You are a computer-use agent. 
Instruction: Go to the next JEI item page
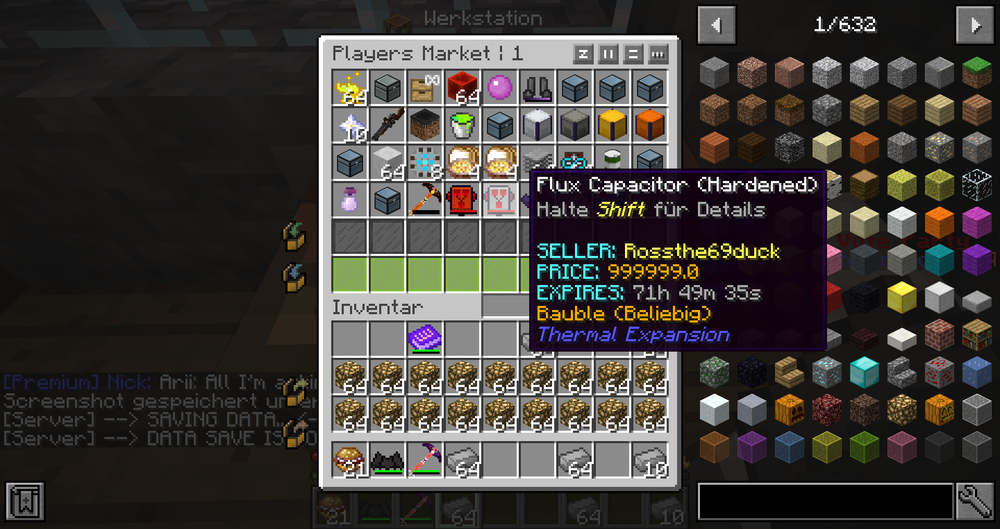(975, 24)
